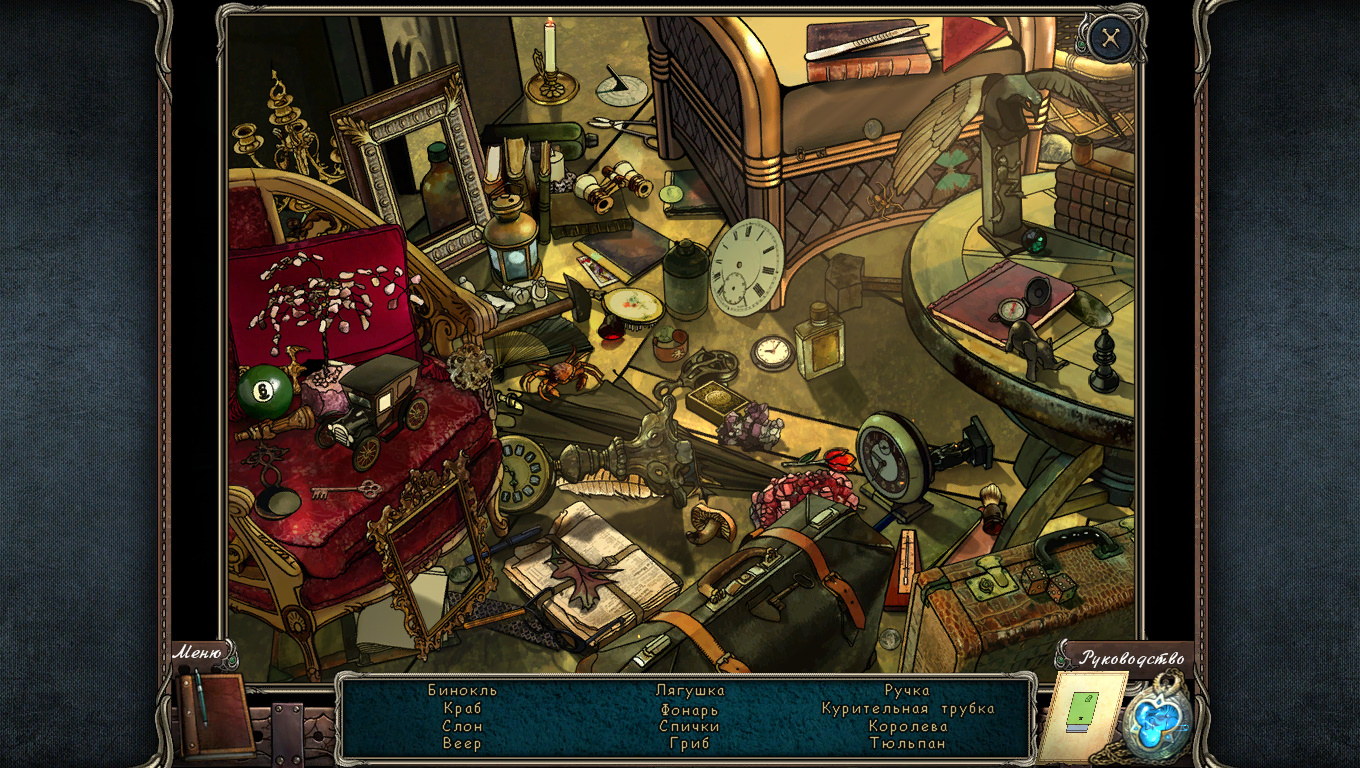Open the Руководство guide
Viewport: 1360px width, 768px height.
[x=1132, y=658]
